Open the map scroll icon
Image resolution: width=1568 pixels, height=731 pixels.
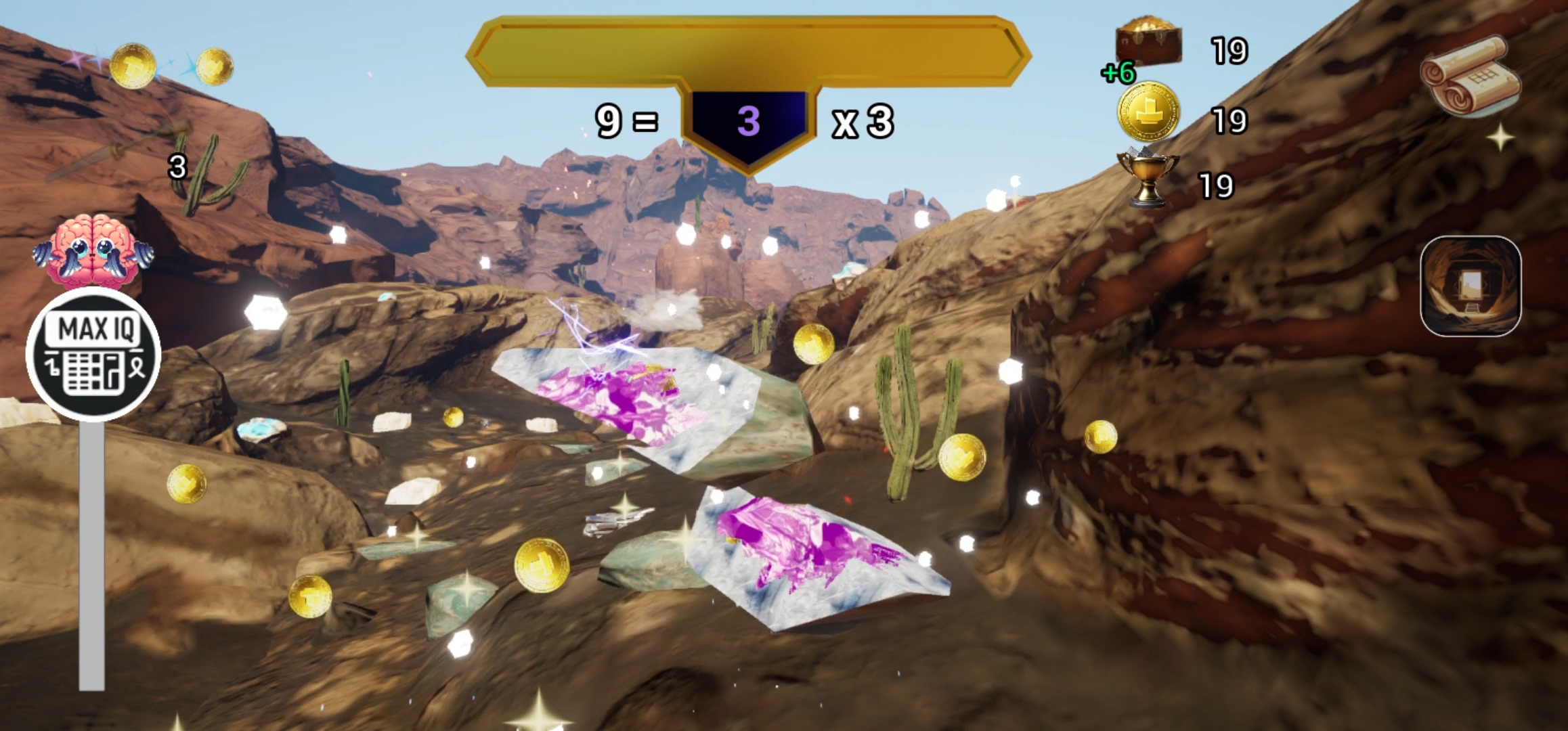1469,76
